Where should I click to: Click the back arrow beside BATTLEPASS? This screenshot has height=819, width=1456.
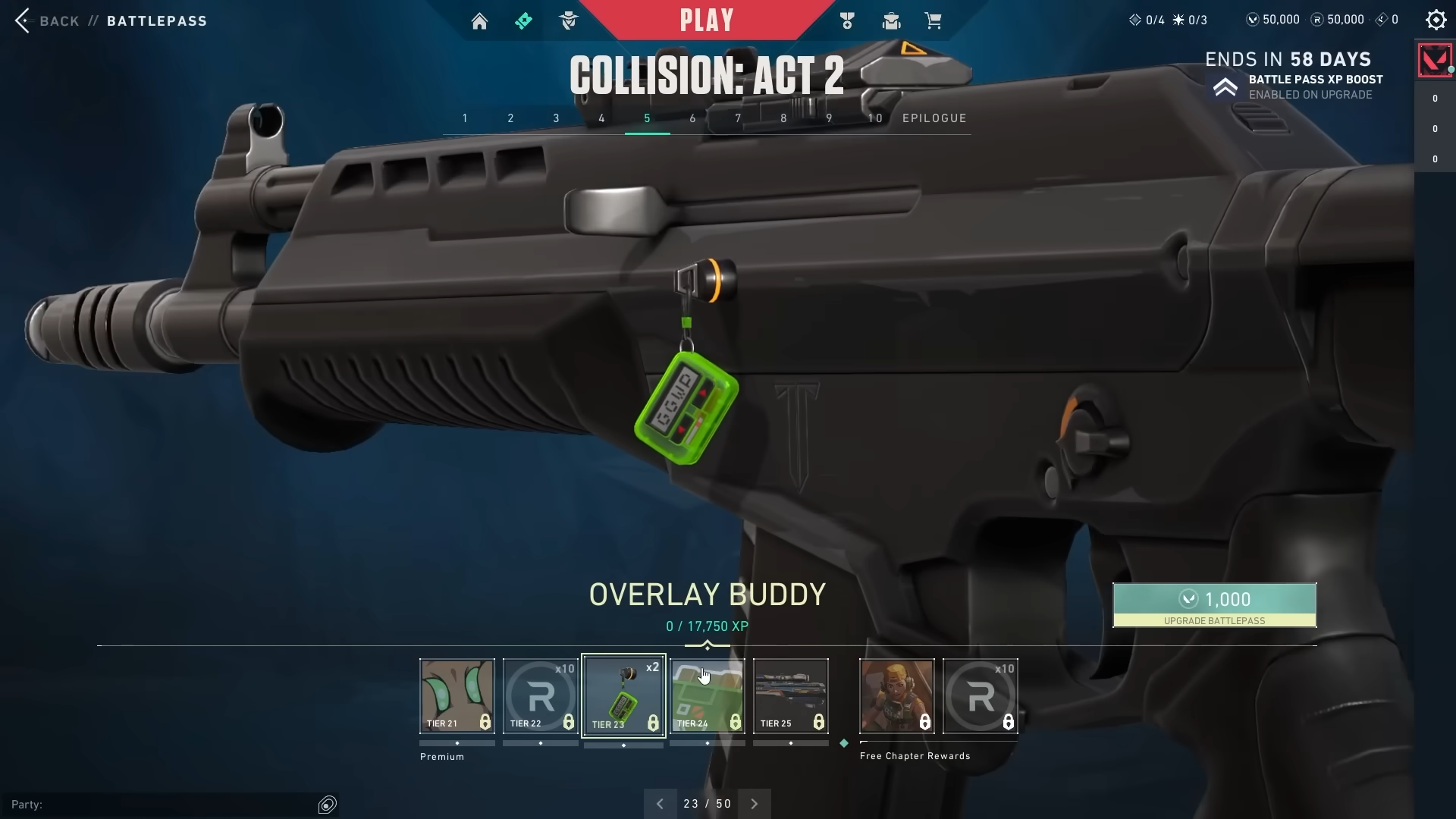[23, 20]
